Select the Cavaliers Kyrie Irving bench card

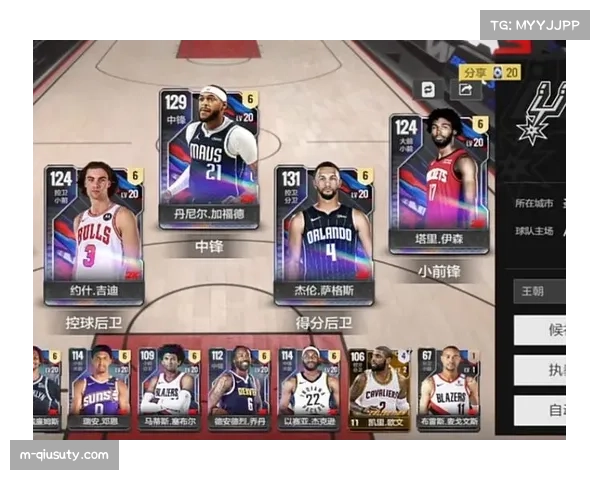tap(378, 382)
